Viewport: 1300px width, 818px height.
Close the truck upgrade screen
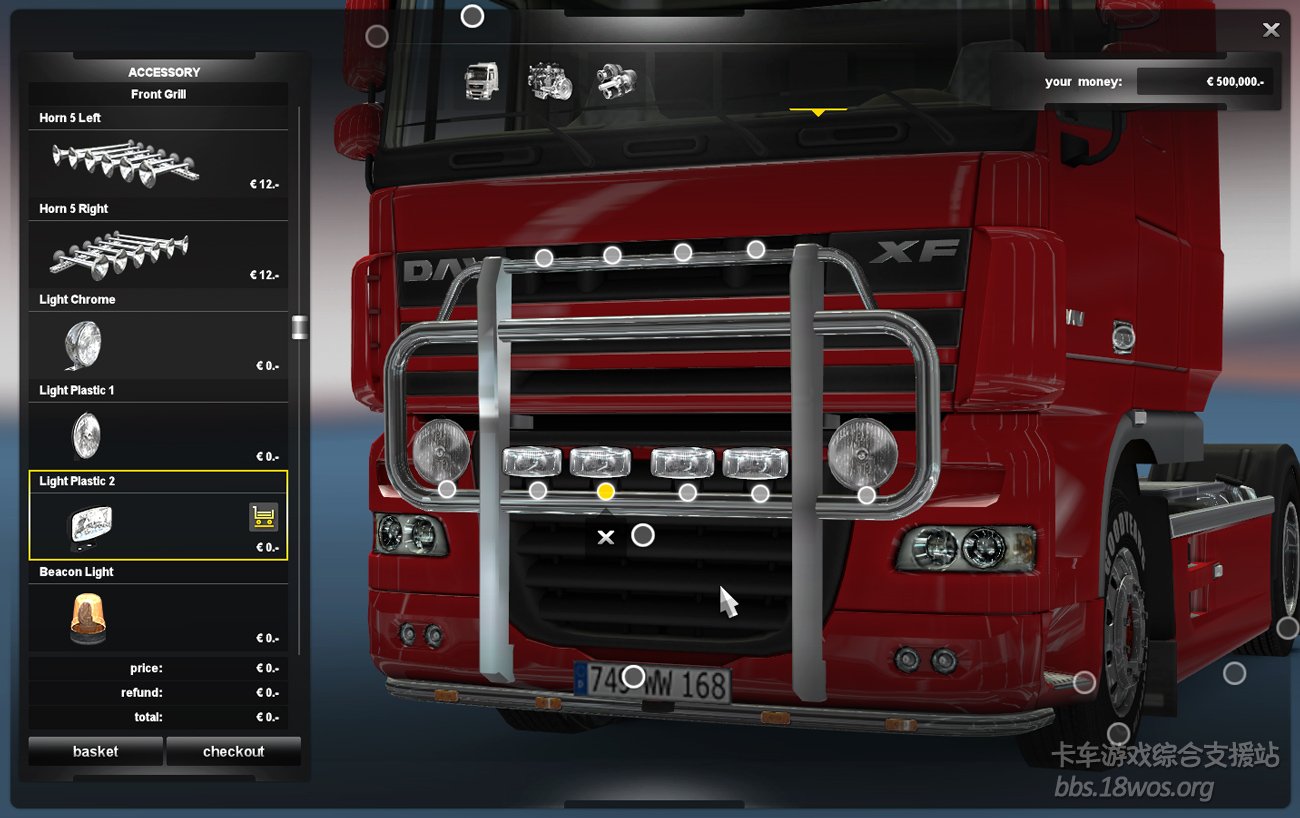[x=1271, y=30]
